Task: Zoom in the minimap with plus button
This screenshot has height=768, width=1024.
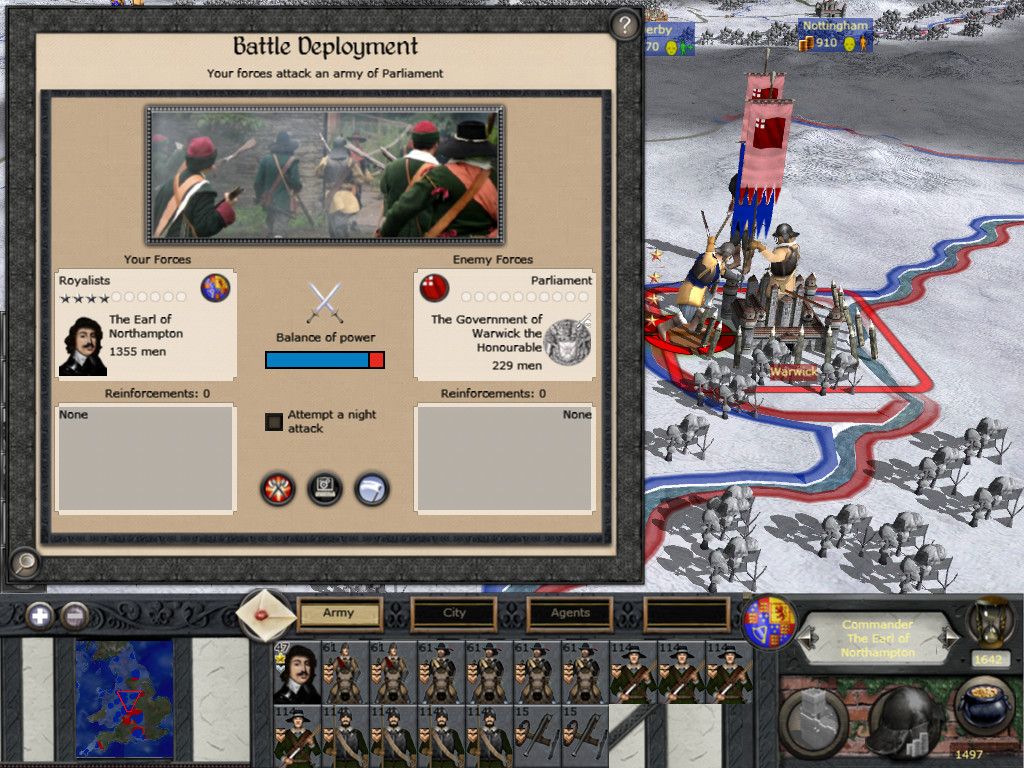Action: [x=40, y=615]
